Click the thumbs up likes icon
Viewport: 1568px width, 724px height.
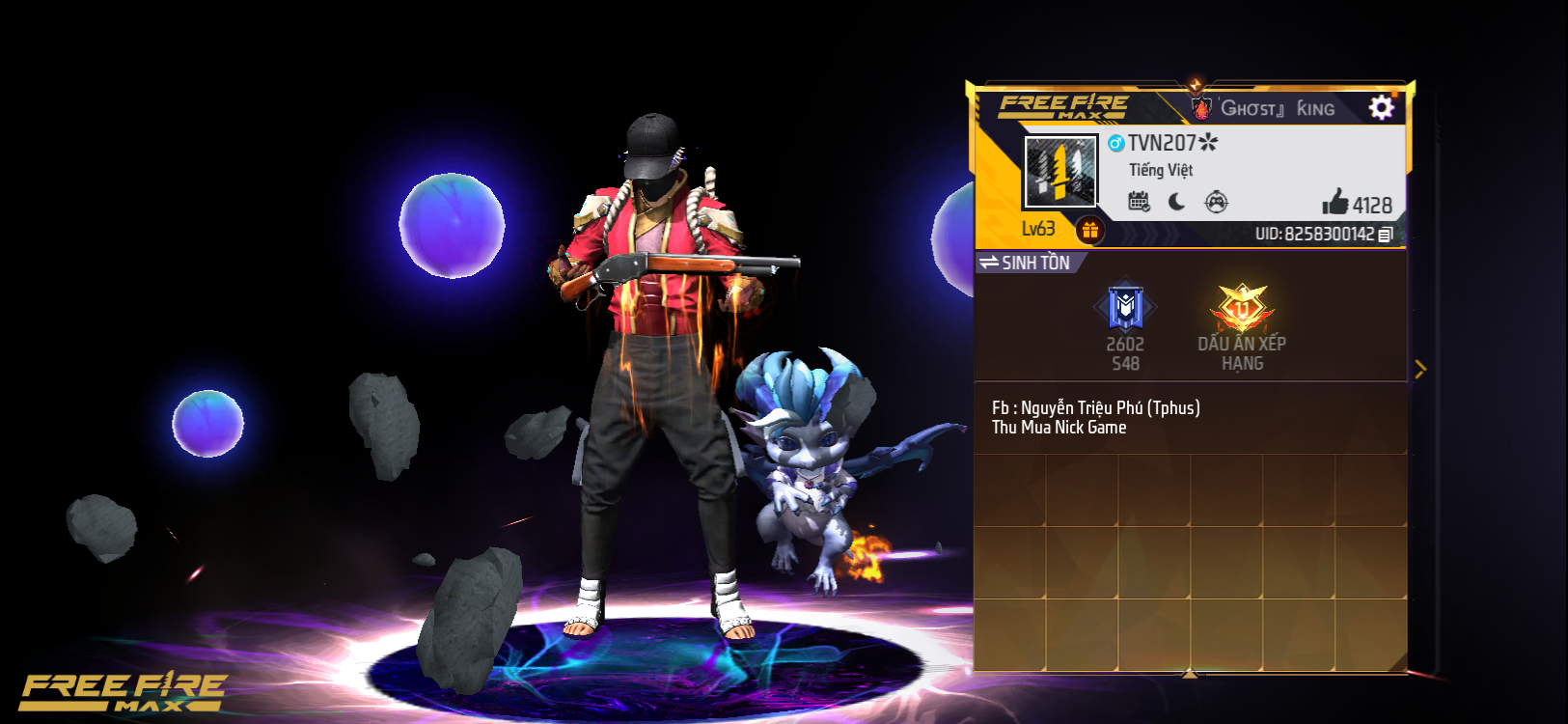pyautogui.click(x=1336, y=204)
